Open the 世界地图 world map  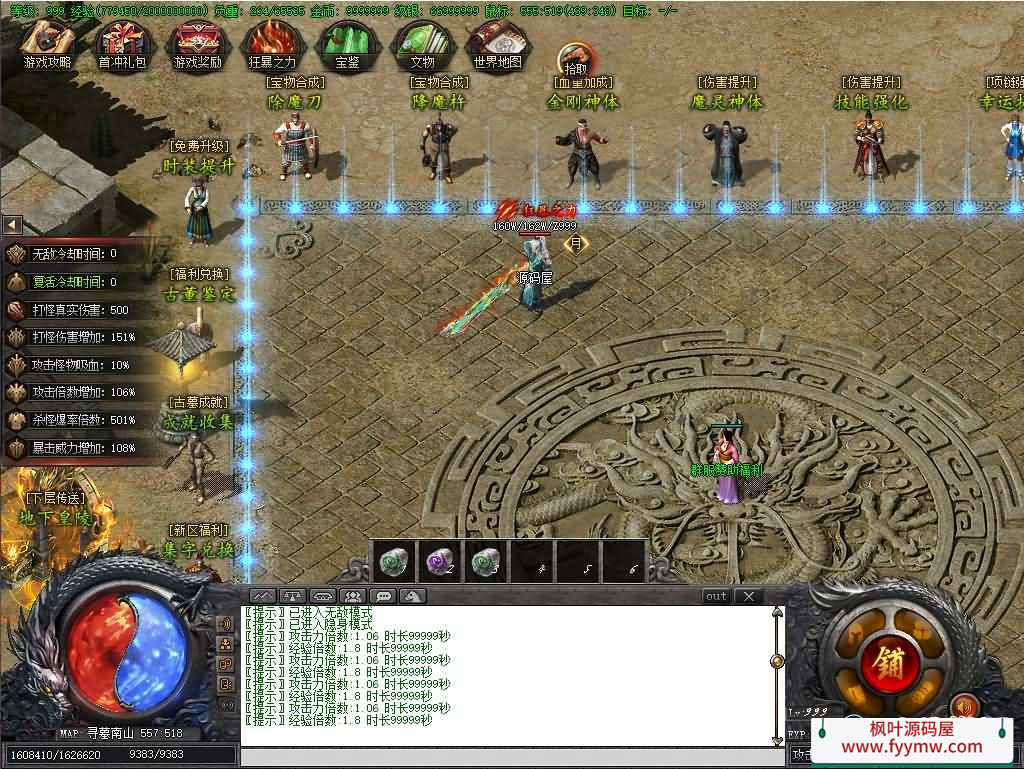point(497,45)
